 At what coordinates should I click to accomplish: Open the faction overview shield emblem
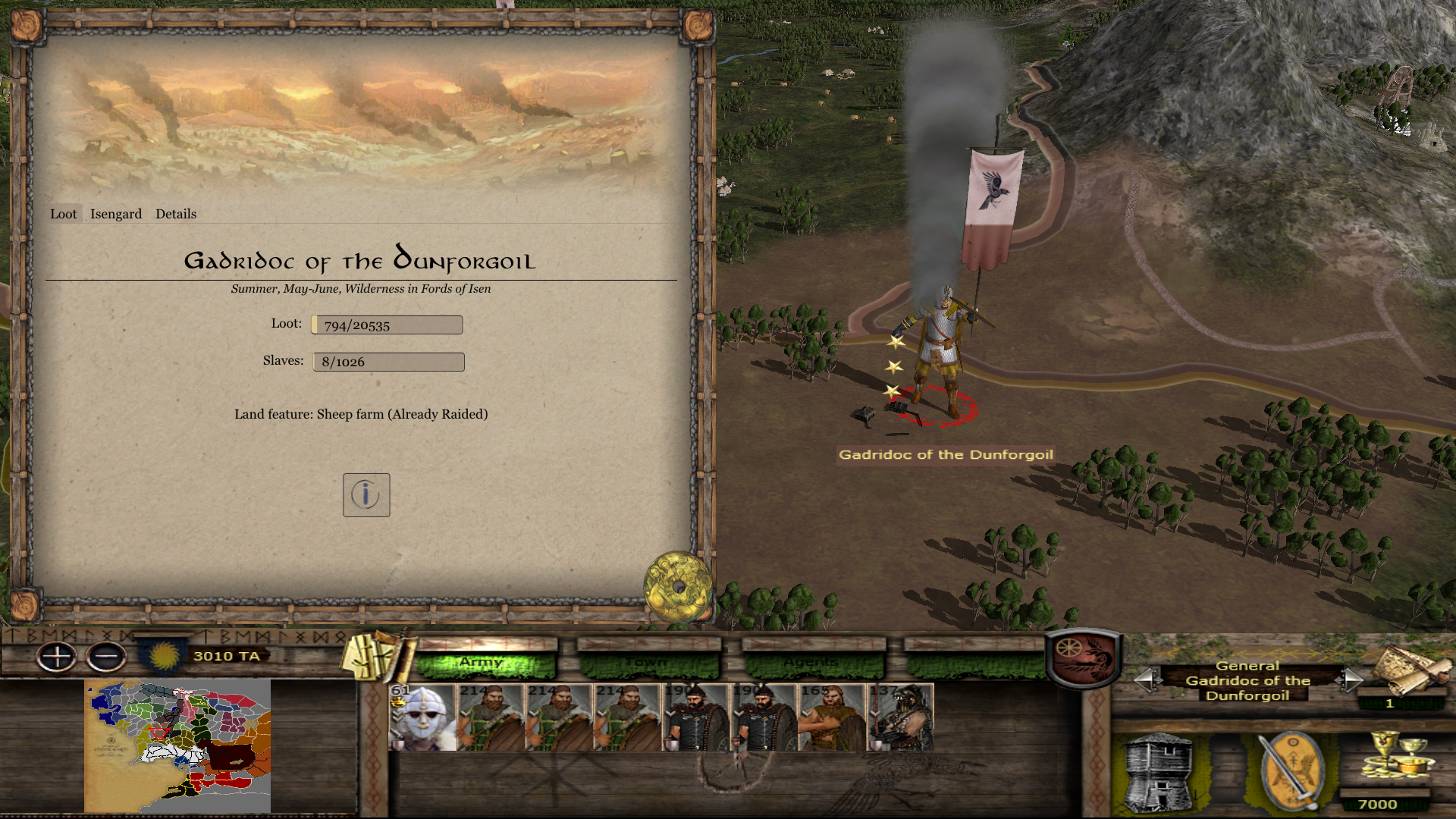1083,657
